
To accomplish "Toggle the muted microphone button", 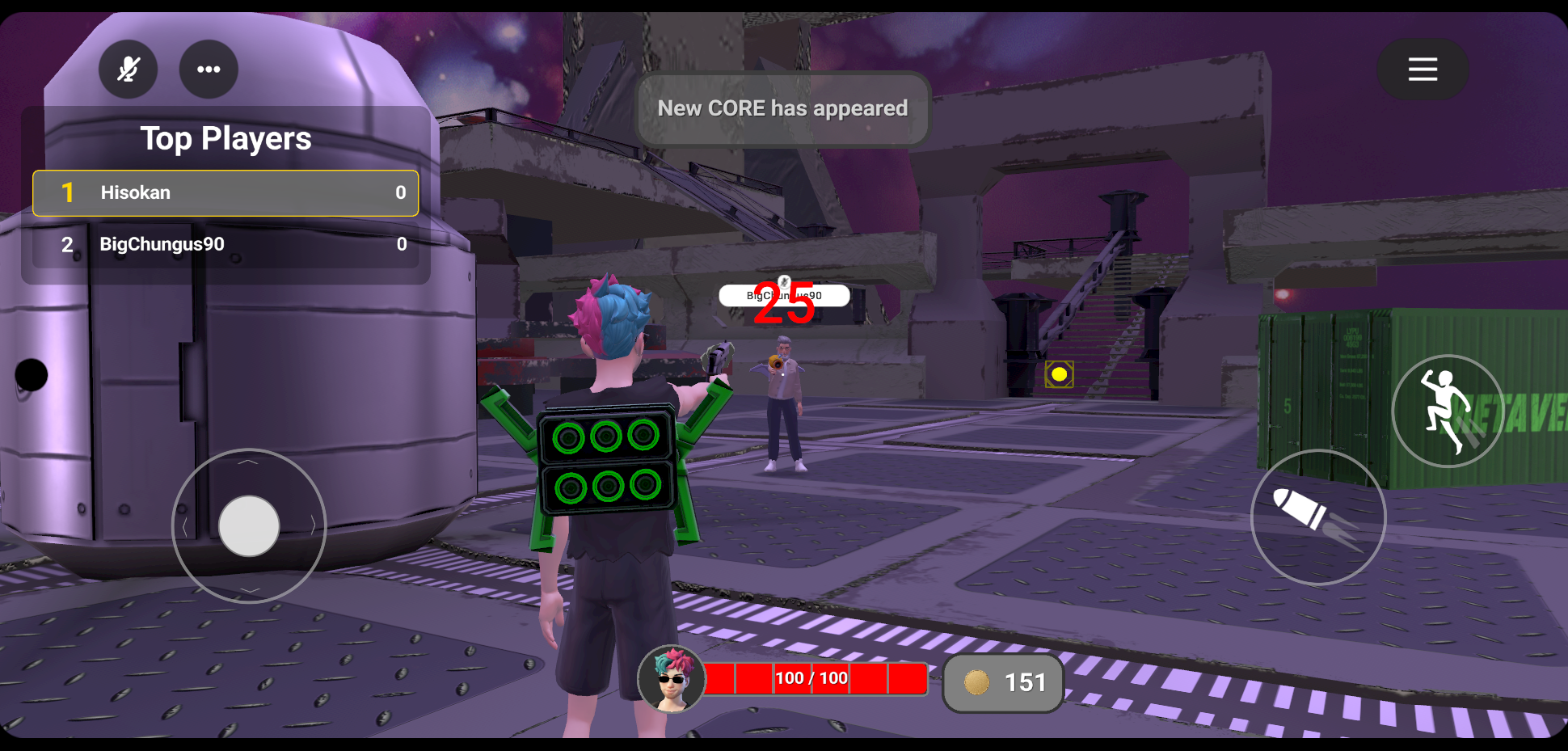I will 128,70.
